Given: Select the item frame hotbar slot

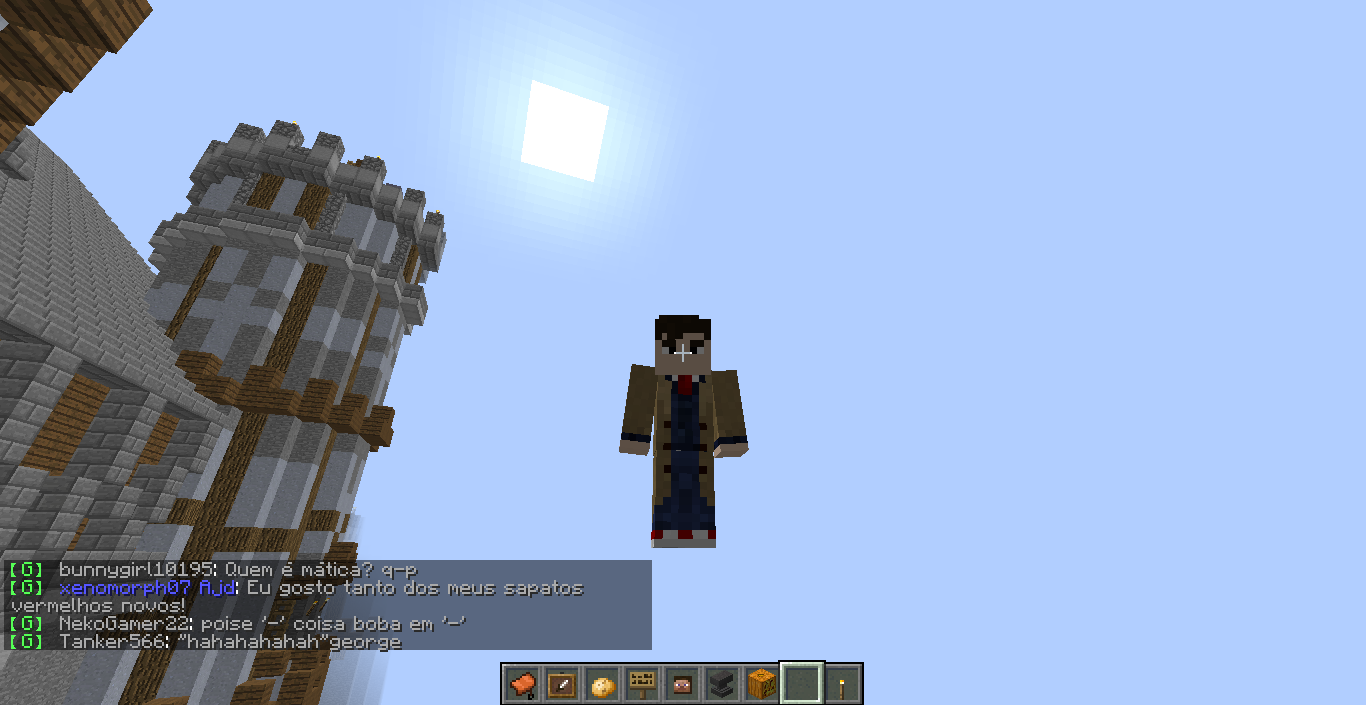Looking at the screenshot, I should (562, 685).
